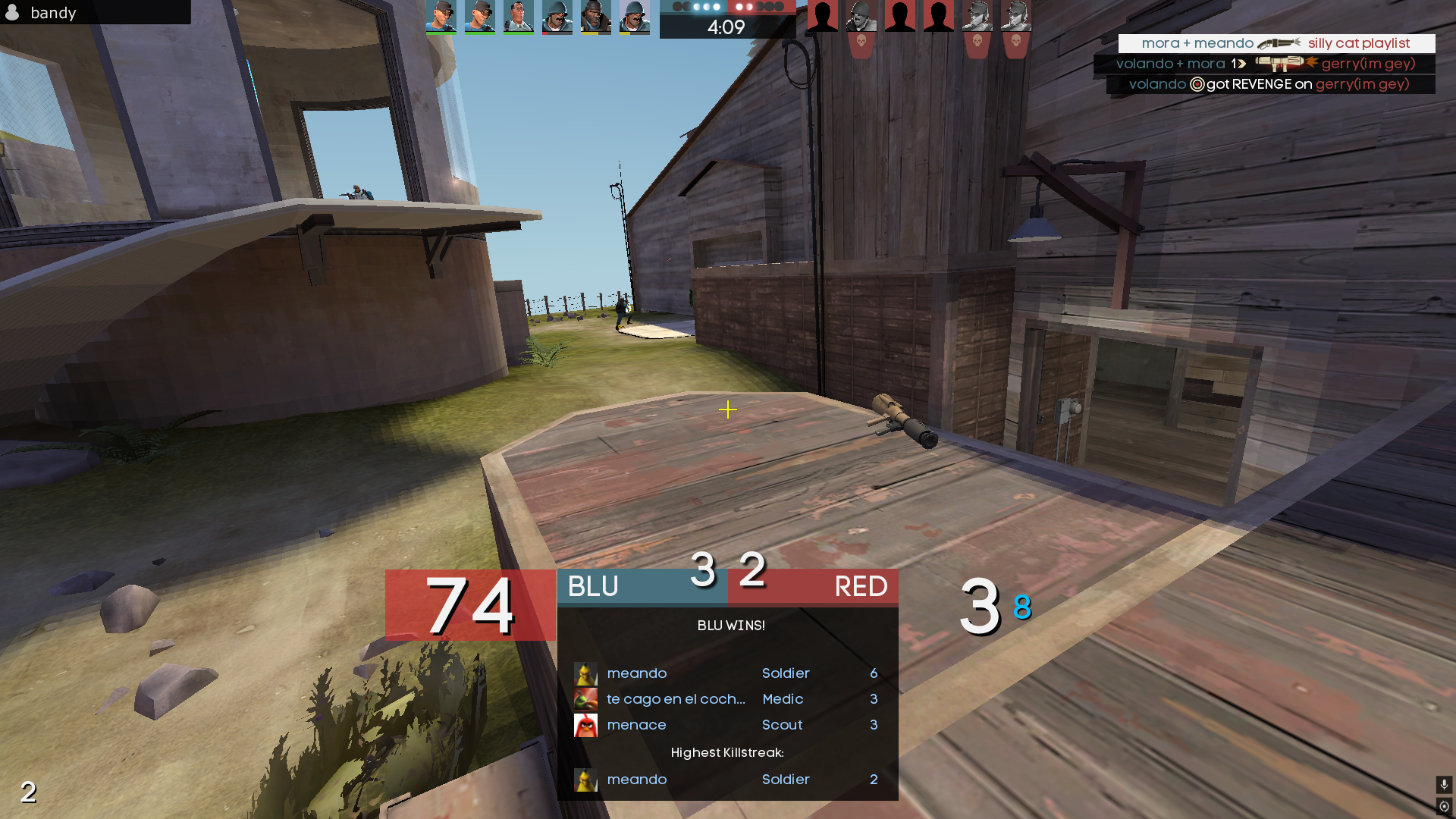This screenshot has width=1456, height=819.
Task: Select the BLU Medic player portrait
Action: [x=519, y=17]
